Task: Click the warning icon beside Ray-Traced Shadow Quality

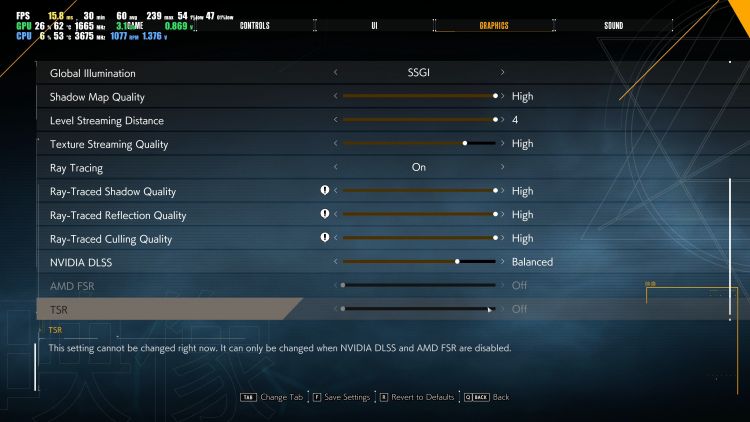Action: (x=324, y=191)
